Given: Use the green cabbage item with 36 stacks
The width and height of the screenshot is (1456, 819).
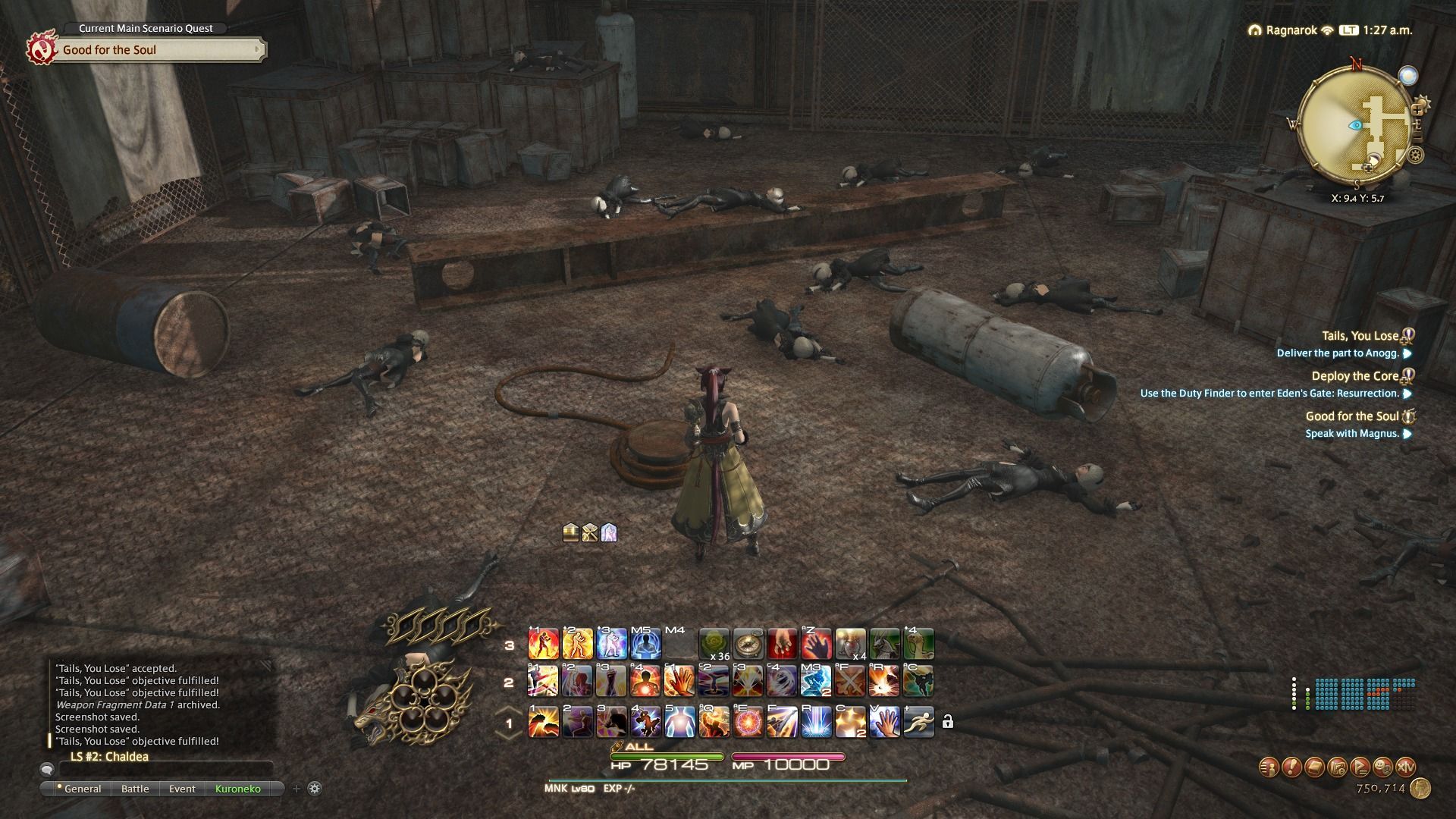Looking at the screenshot, I should coord(714,644).
